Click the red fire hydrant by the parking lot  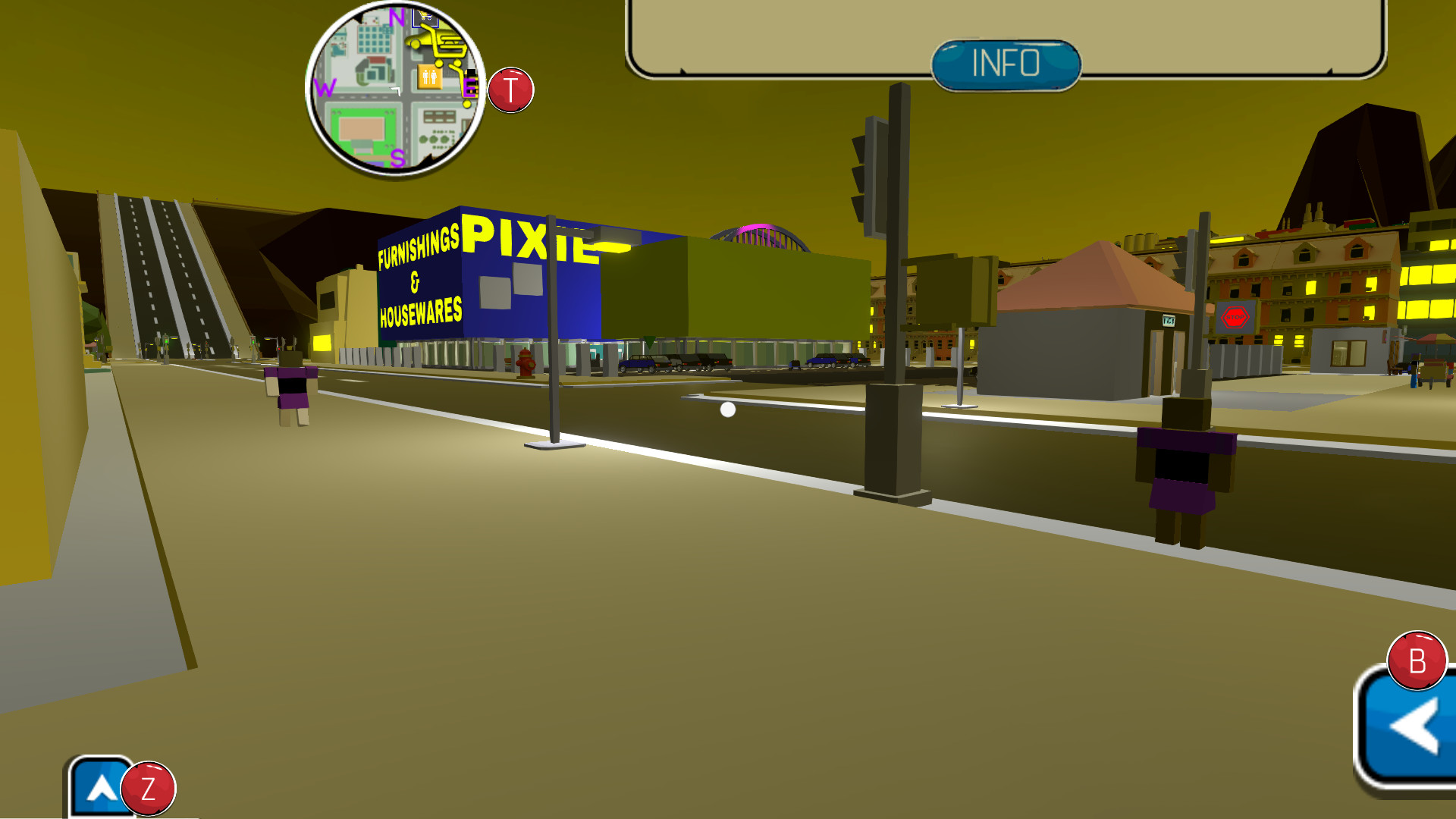pyautogui.click(x=523, y=362)
